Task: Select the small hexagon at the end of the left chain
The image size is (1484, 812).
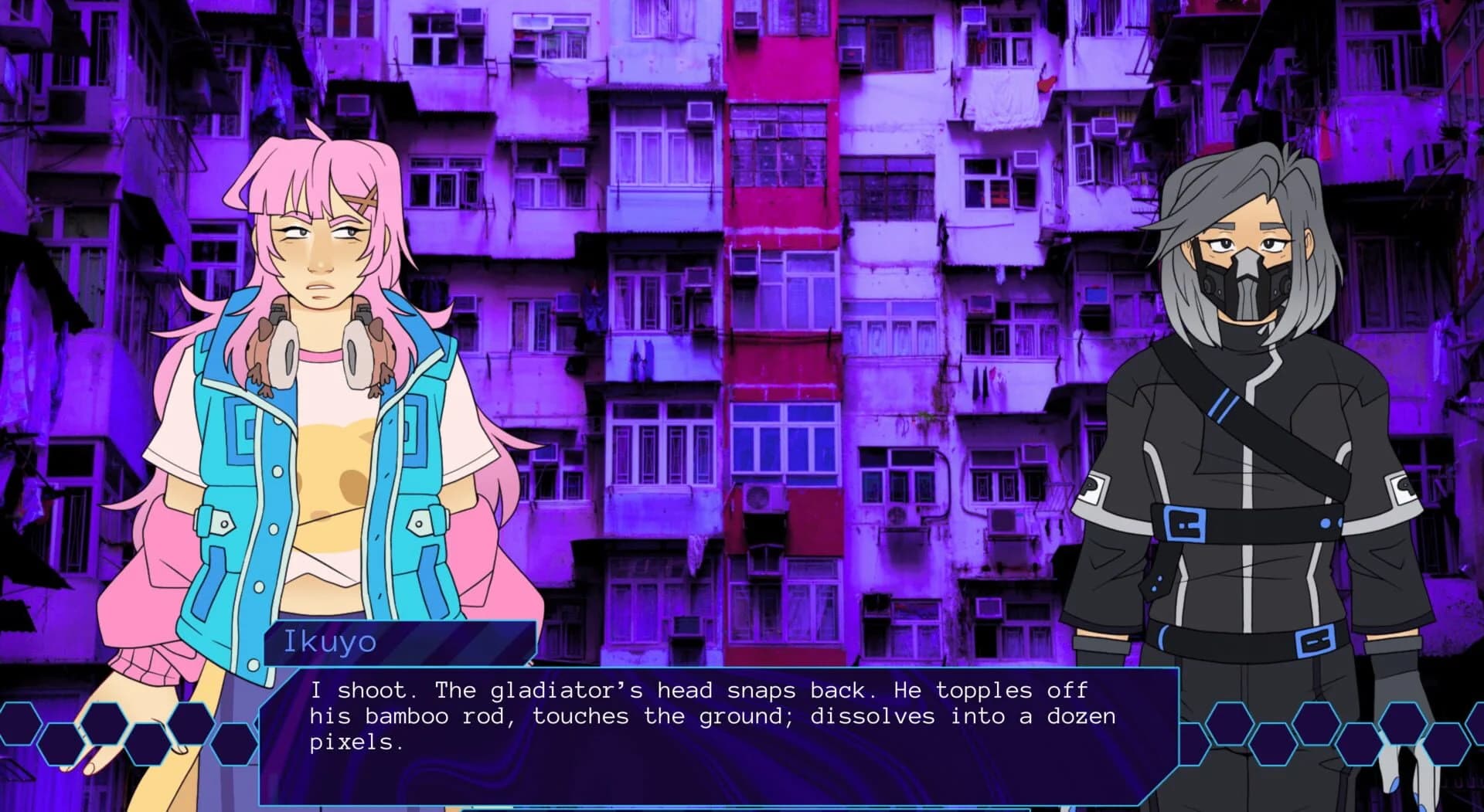Action: point(233,745)
